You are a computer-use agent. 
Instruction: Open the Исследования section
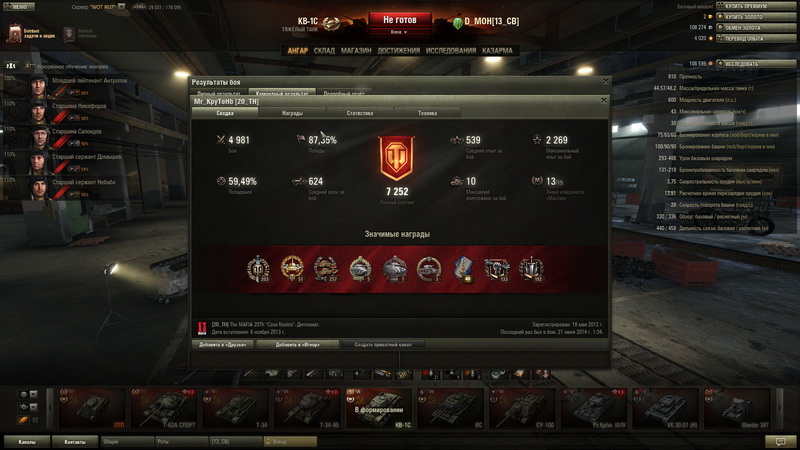pos(449,50)
